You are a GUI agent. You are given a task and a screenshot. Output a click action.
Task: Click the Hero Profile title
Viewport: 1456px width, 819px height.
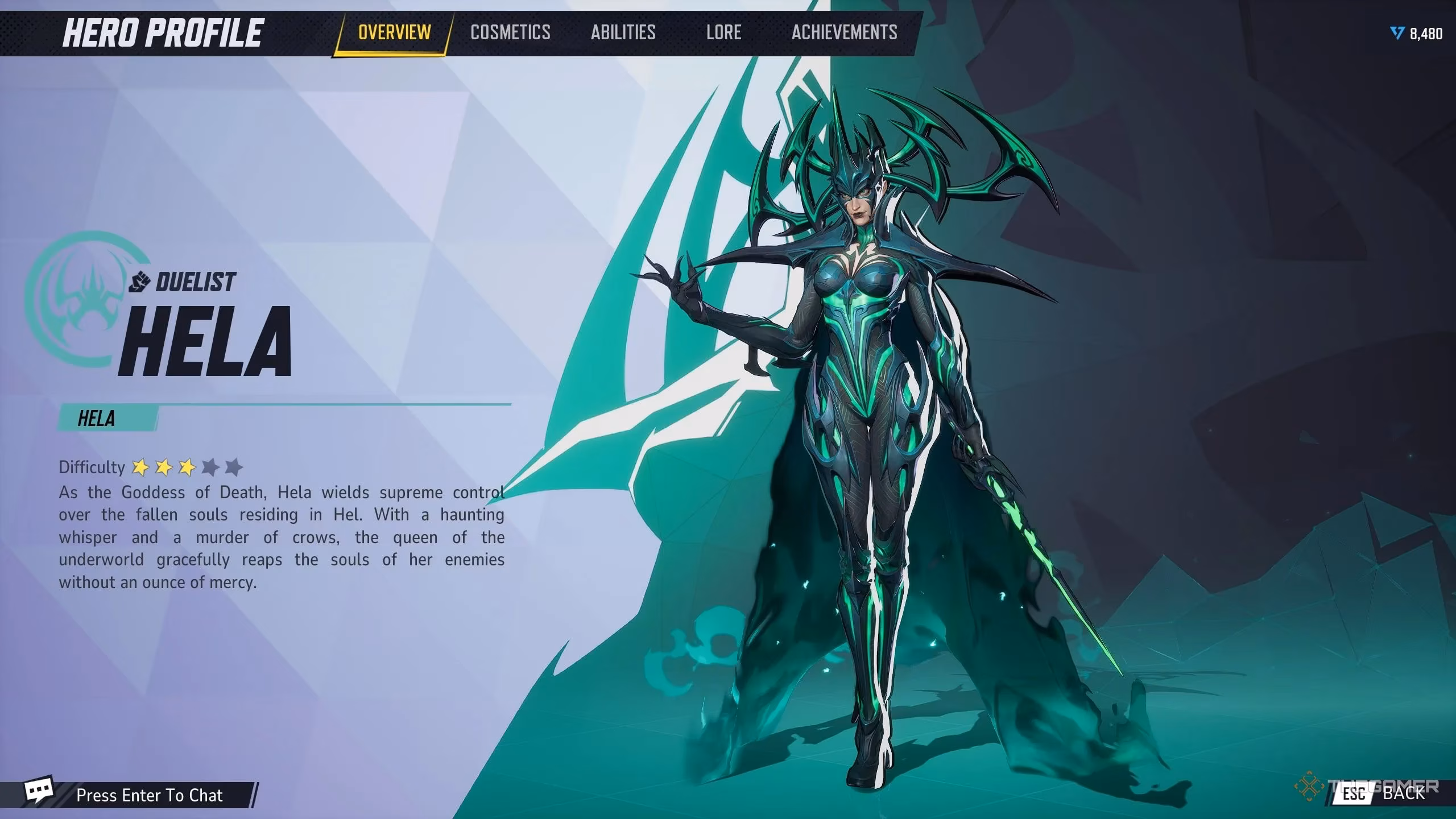(165, 32)
